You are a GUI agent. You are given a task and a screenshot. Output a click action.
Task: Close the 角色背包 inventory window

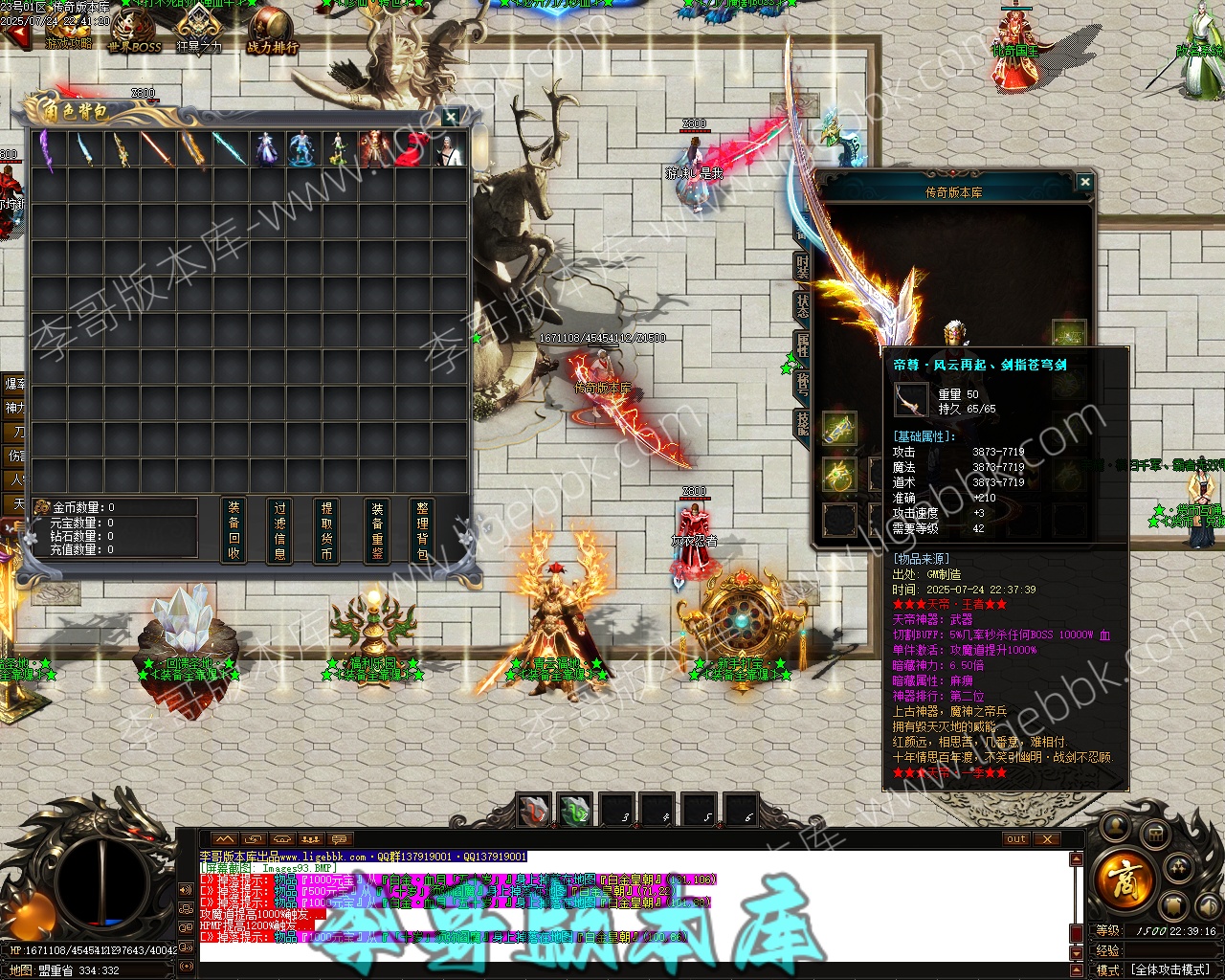[451, 117]
